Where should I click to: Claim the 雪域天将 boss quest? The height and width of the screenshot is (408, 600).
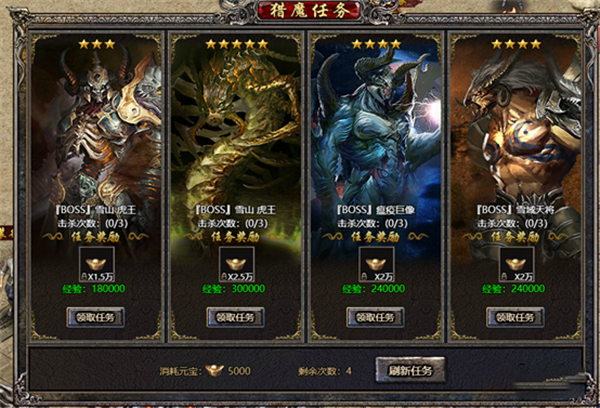[515, 317]
